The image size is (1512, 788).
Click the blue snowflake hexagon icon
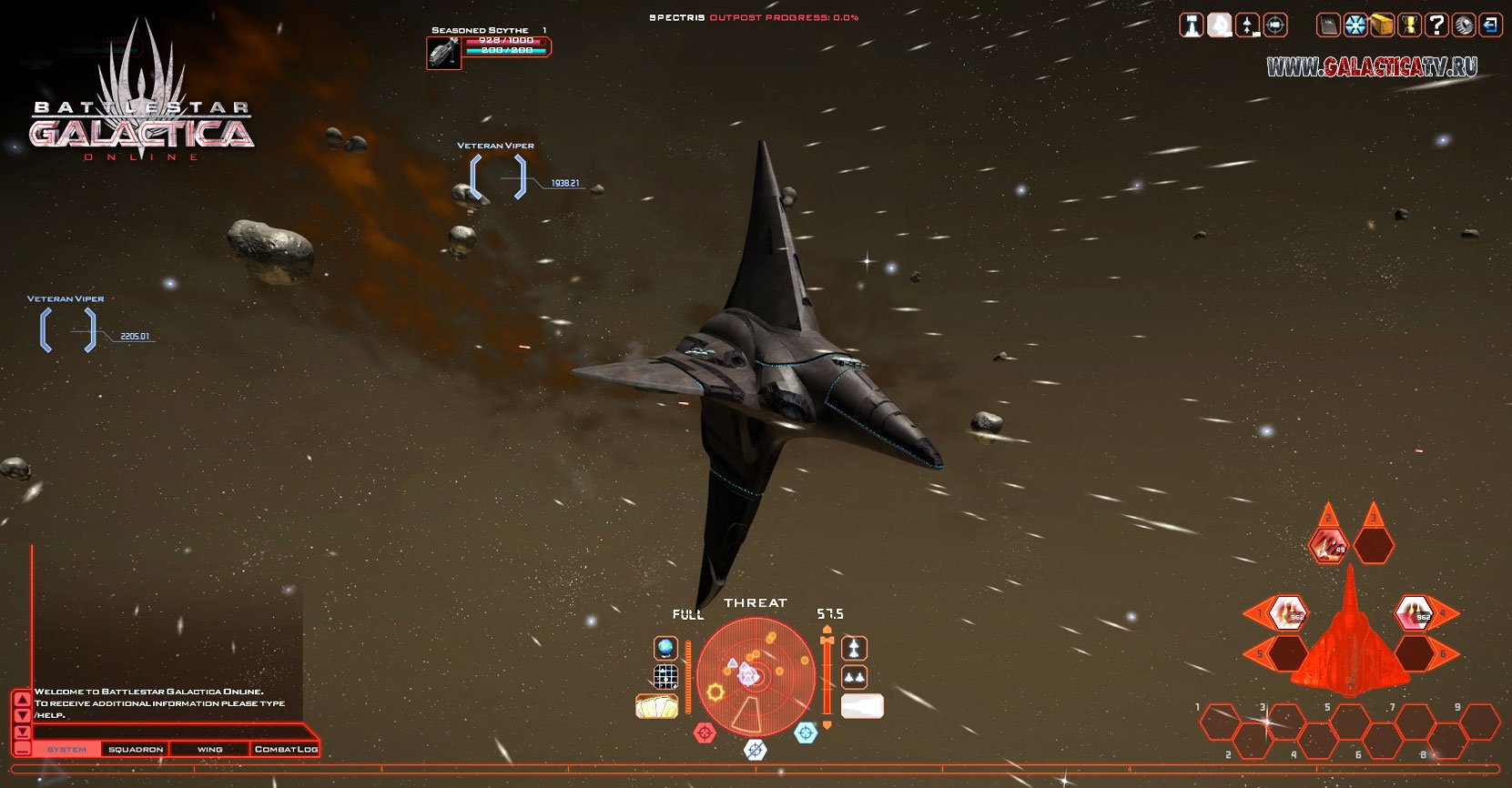pos(1355,25)
